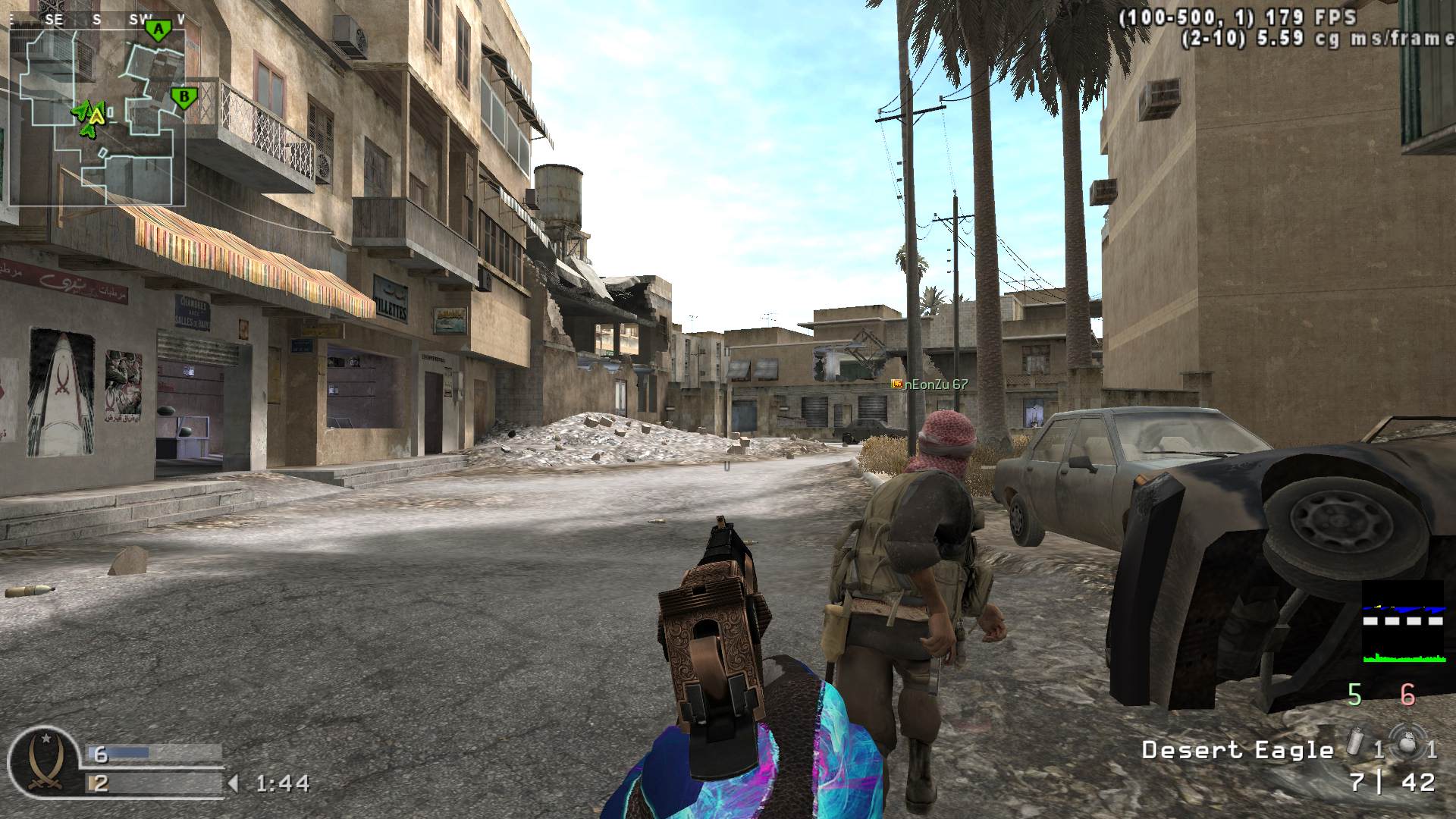Select the special grenade canister icon
The height and width of the screenshot is (819, 1456).
tap(1357, 743)
